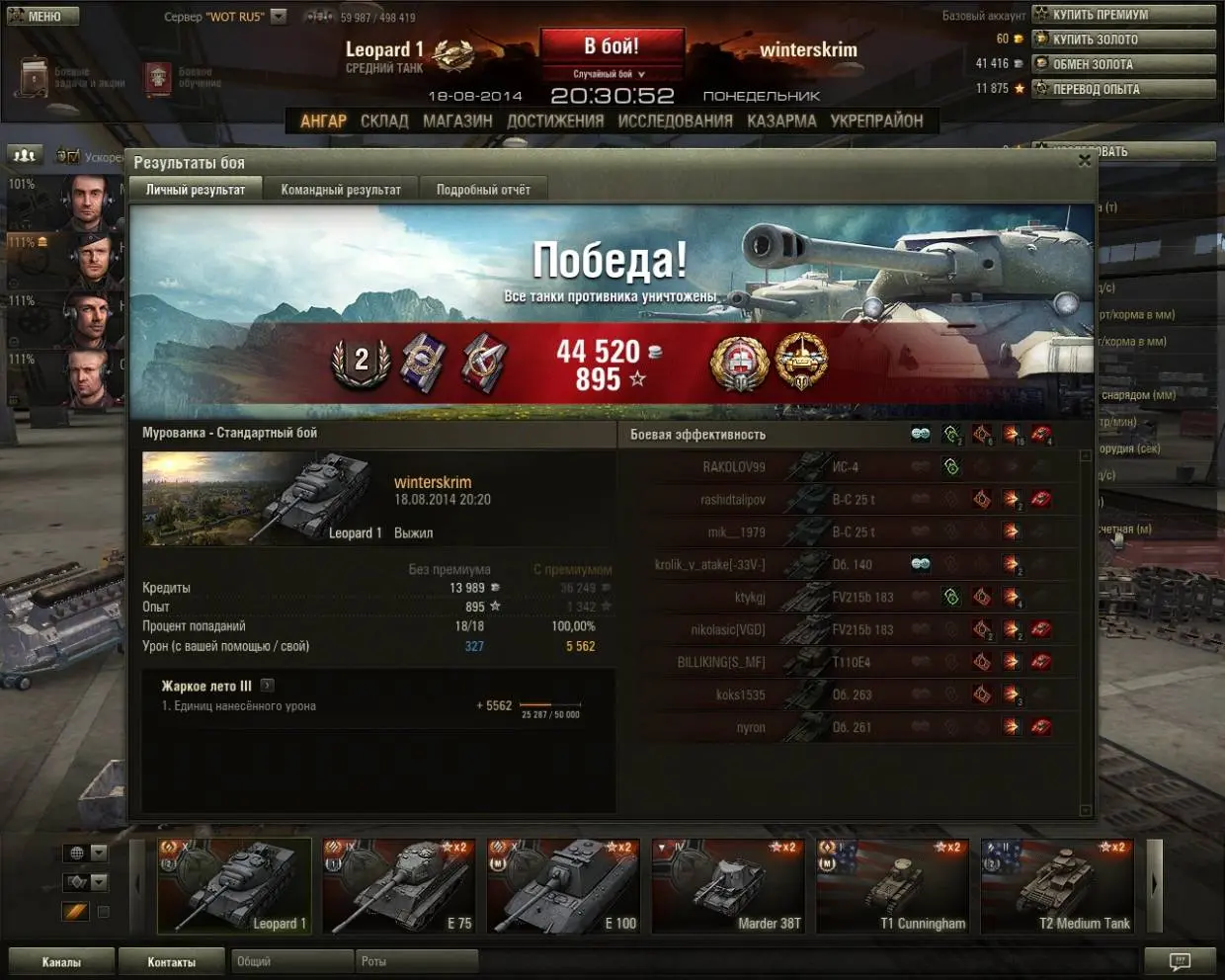The width and height of the screenshot is (1225, 980).
Task: Open the МАГАЗИН store section
Action: [457, 121]
